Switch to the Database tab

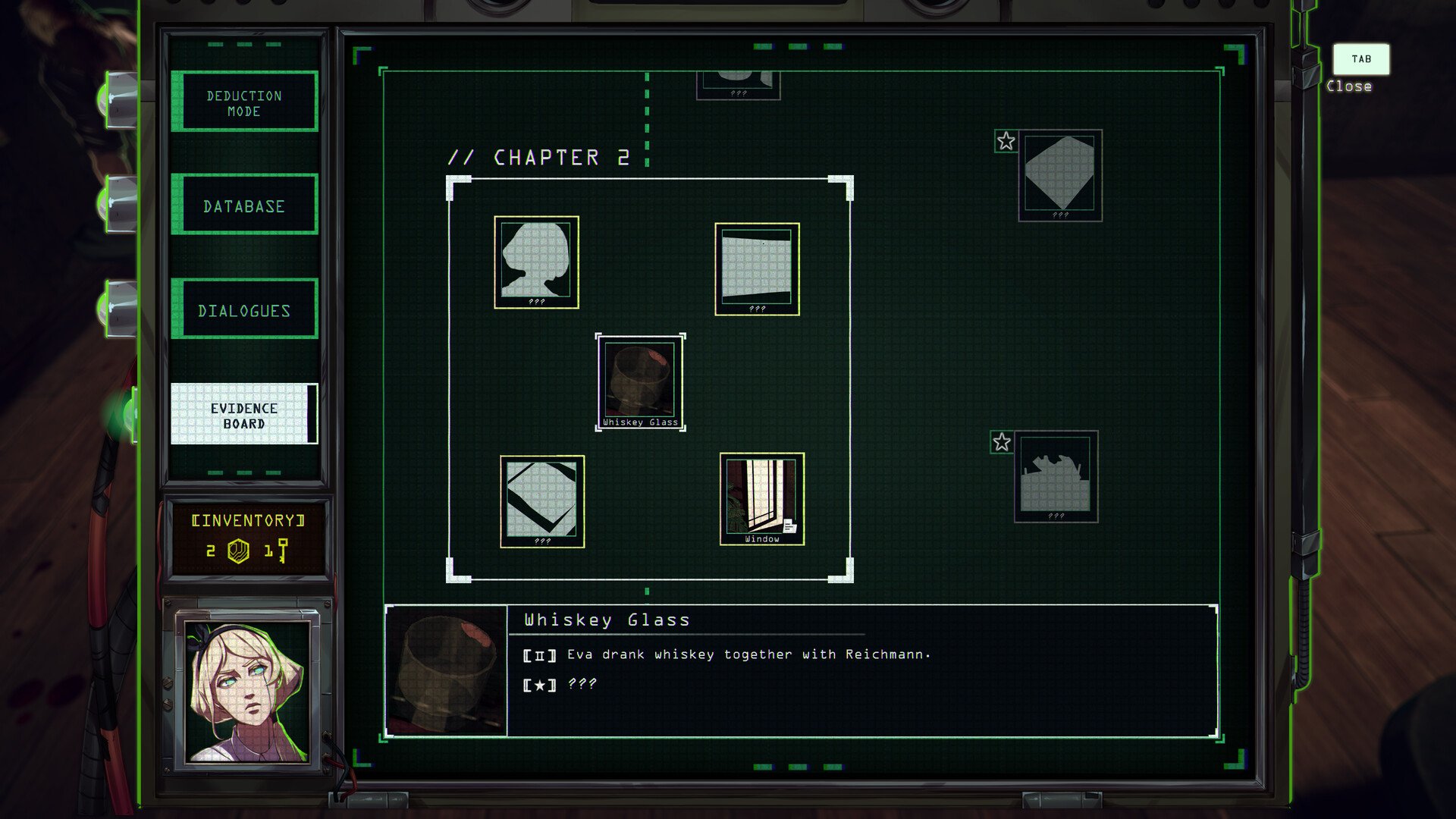244,205
